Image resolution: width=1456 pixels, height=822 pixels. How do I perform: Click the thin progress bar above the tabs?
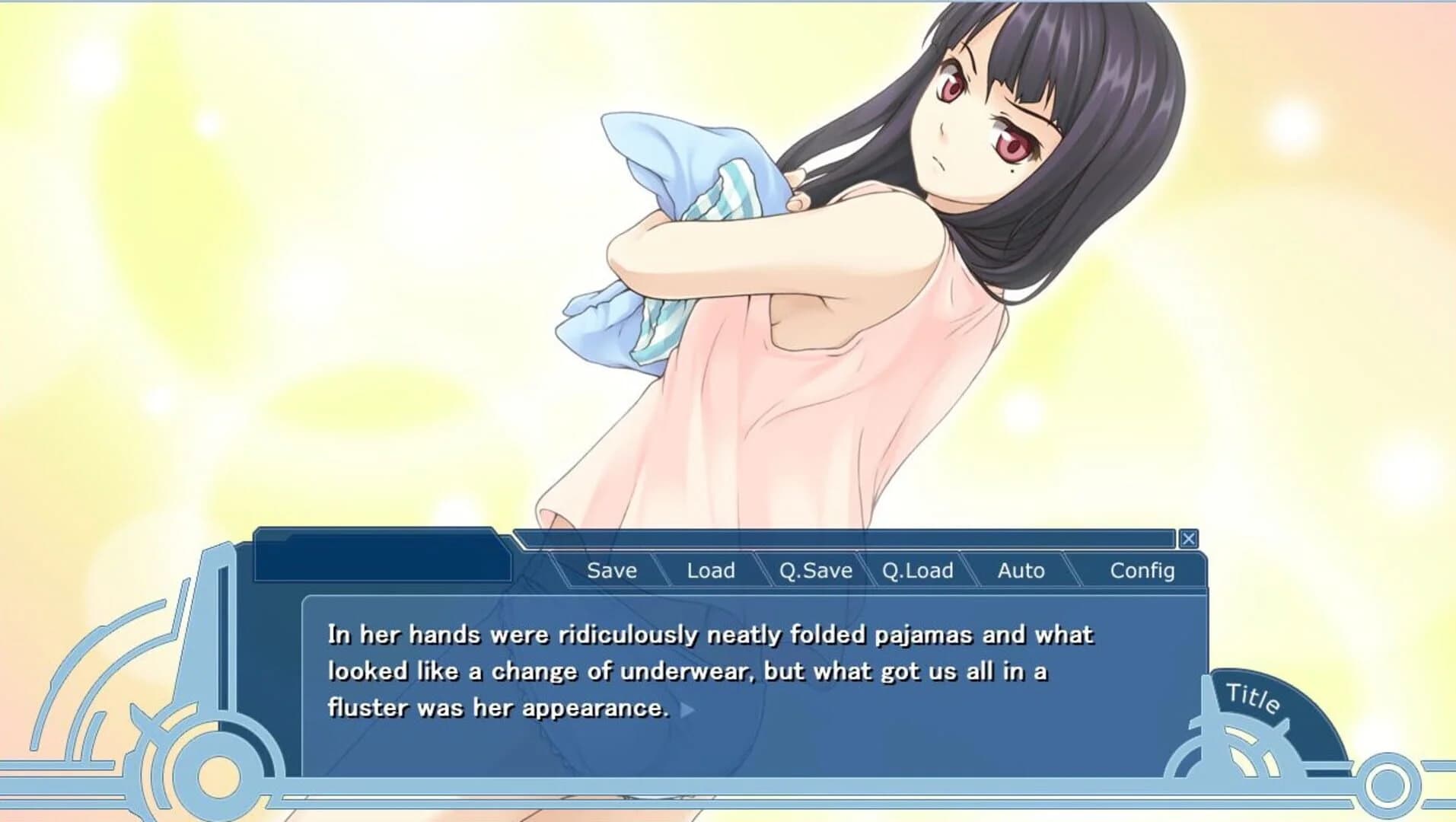845,538
